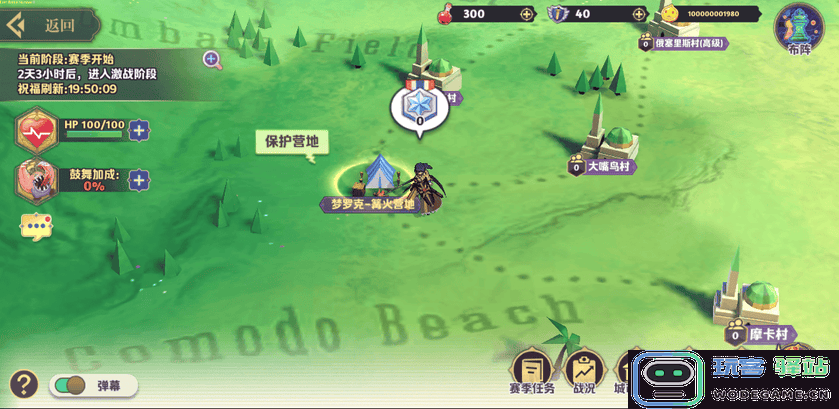
Task: Open the 布阵 formation button
Action: pos(799,27)
